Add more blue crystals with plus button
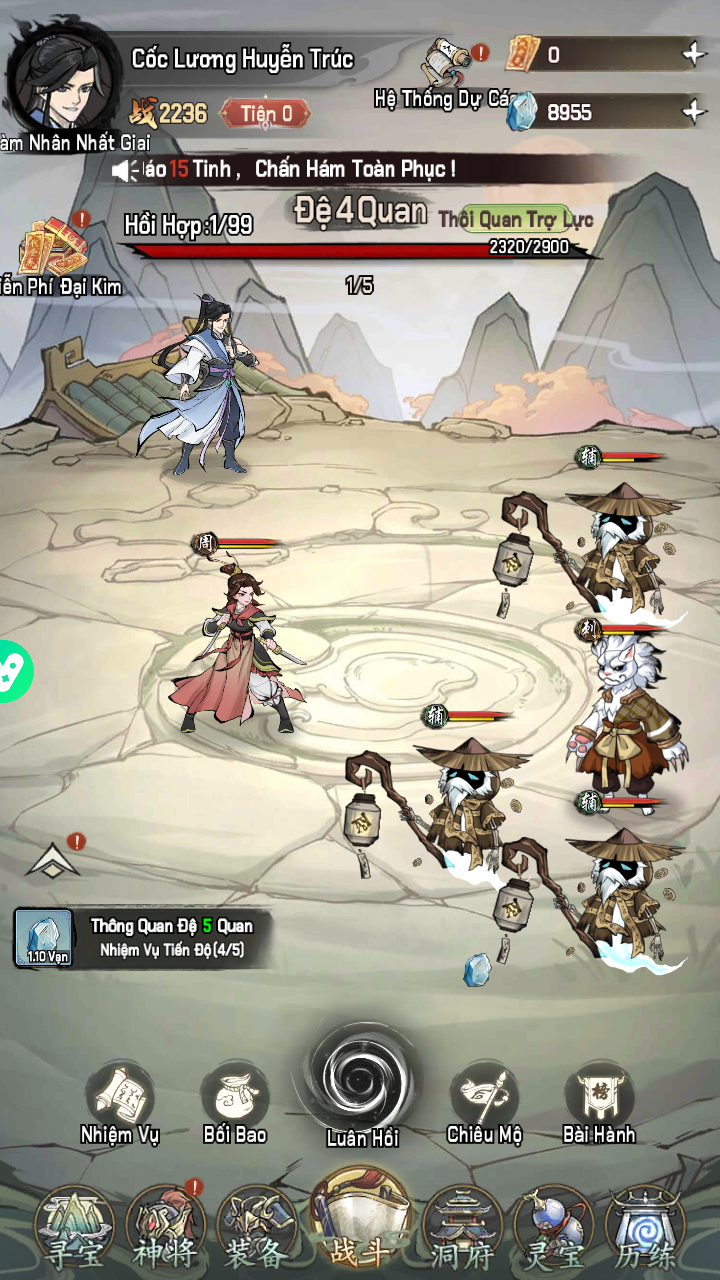 click(693, 112)
